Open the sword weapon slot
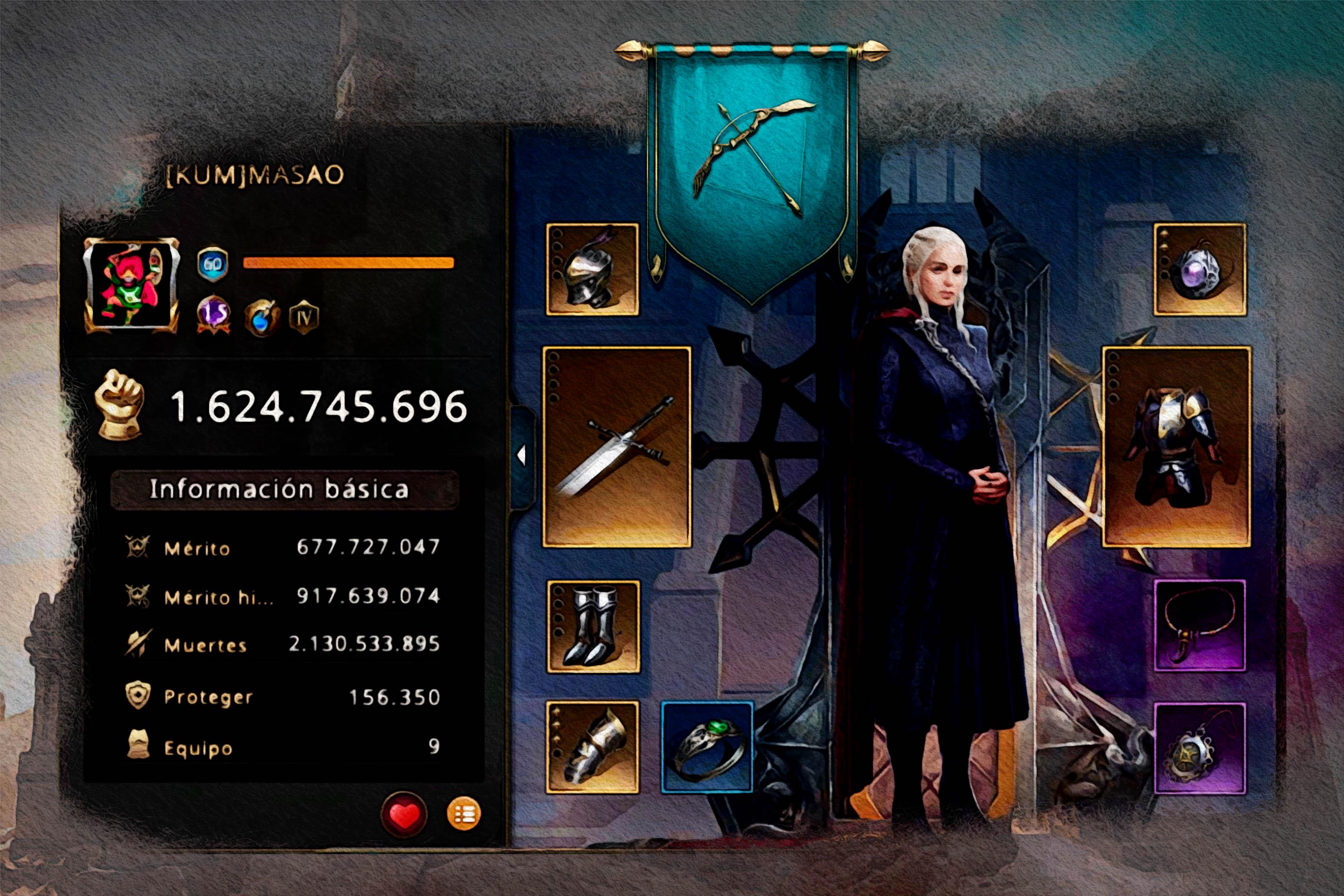The image size is (1344, 896). (616, 447)
